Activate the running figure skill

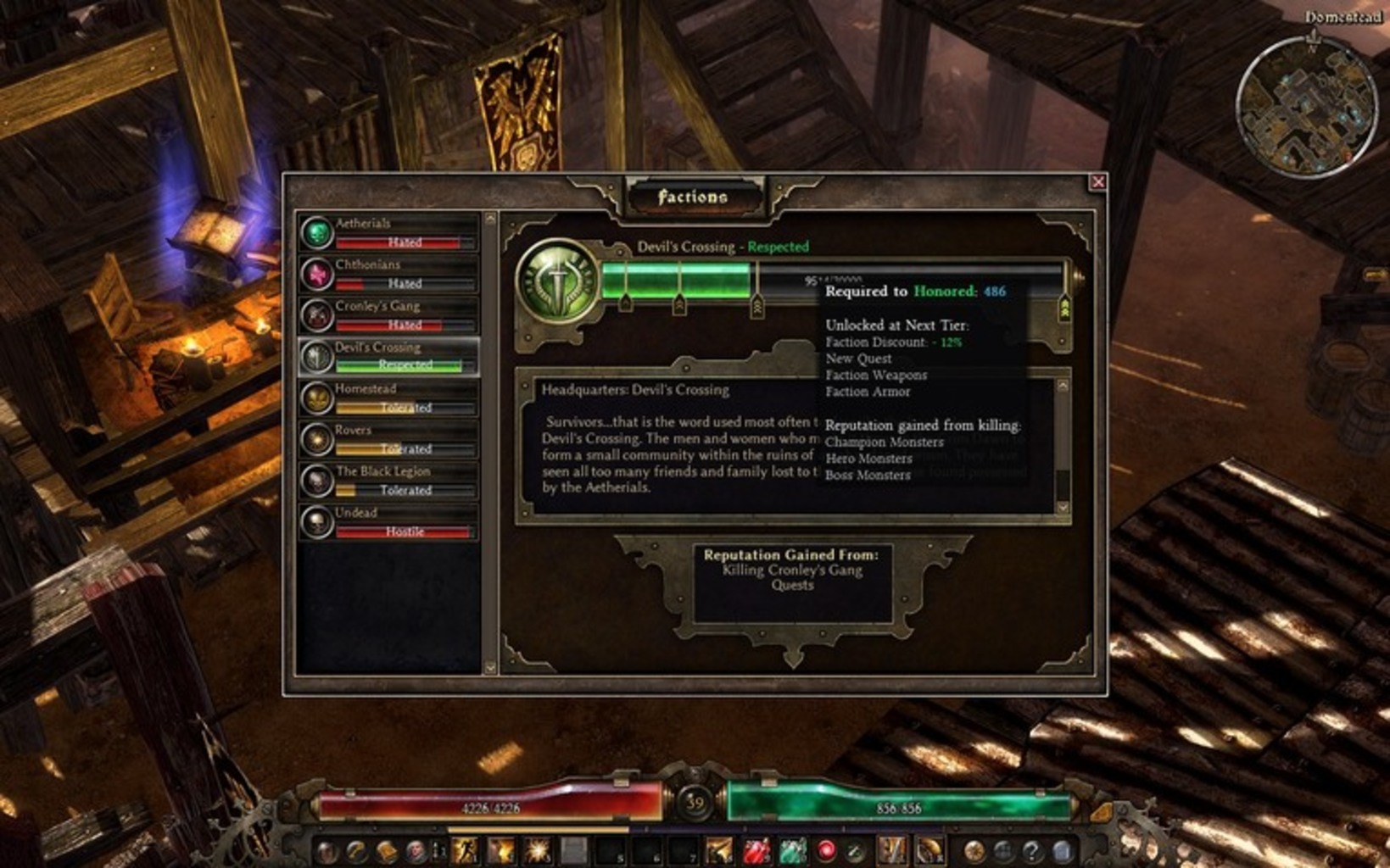coord(464,850)
